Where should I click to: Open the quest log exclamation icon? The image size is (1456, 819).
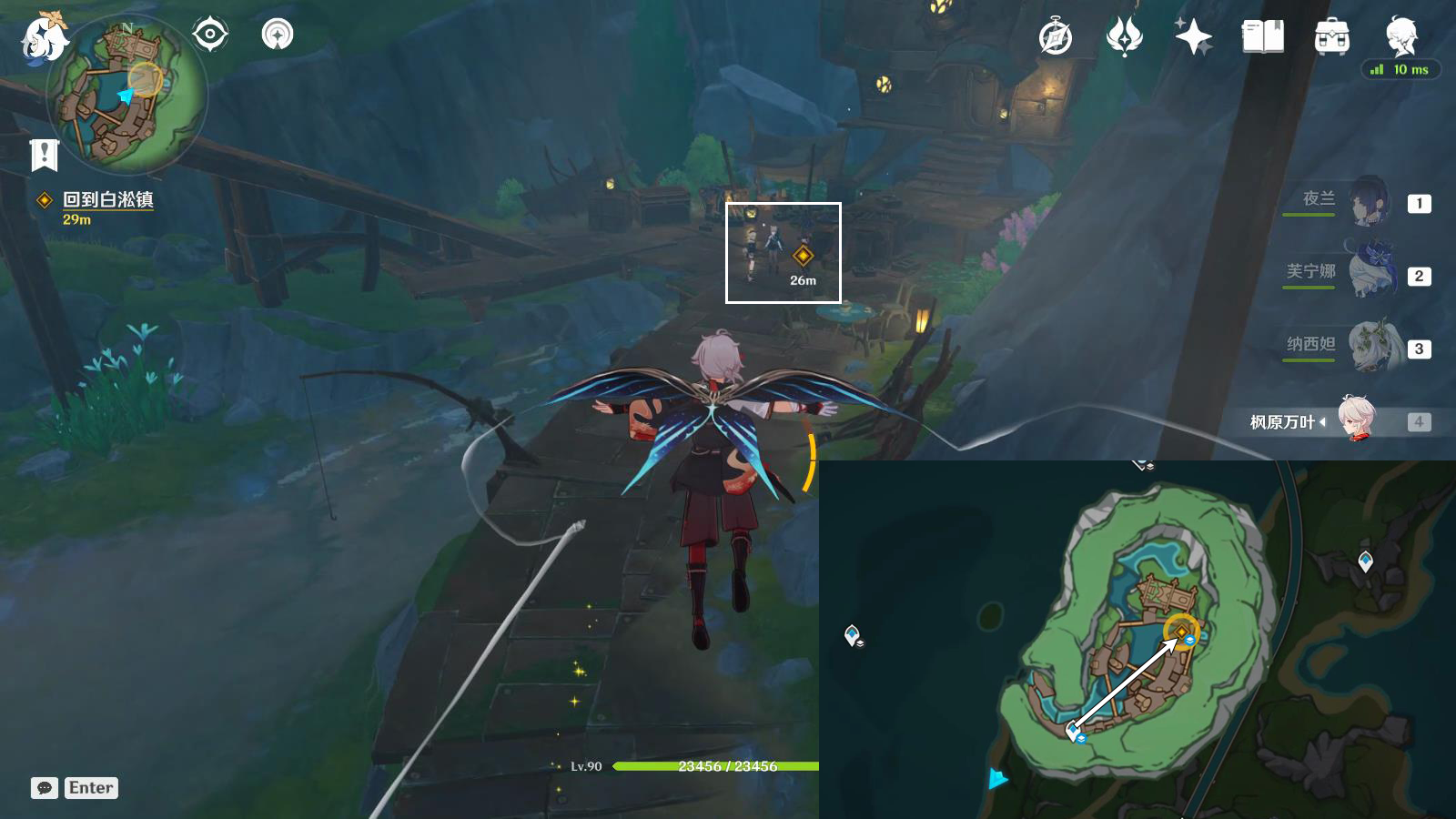point(44,155)
